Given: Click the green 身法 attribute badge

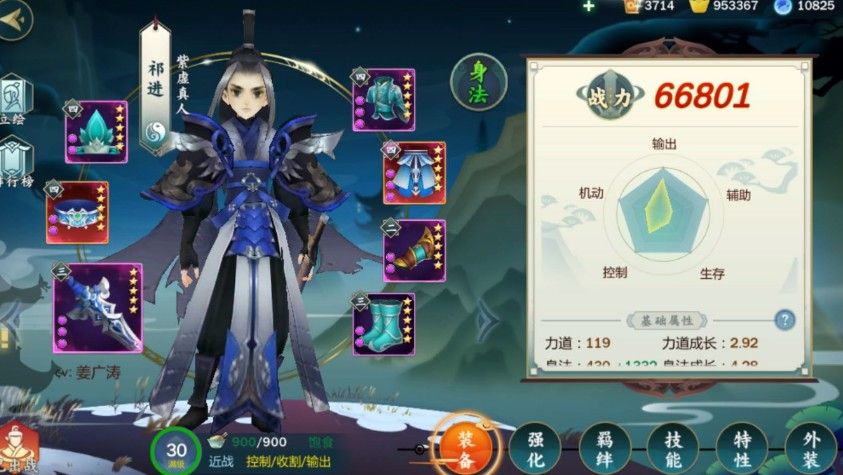Looking at the screenshot, I should 478,82.
